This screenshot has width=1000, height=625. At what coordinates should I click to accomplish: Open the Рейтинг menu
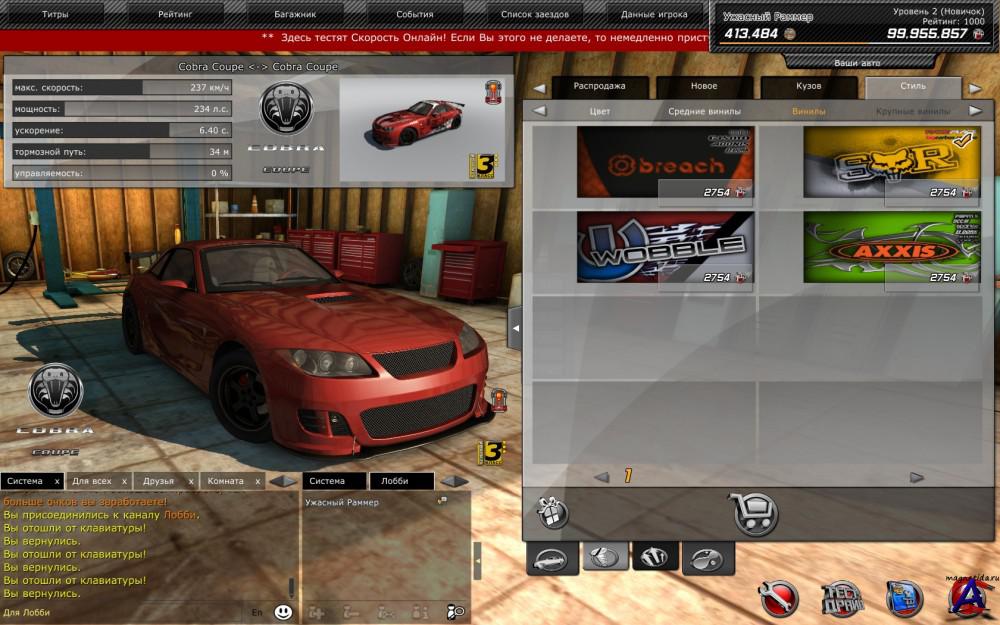pyautogui.click(x=176, y=14)
